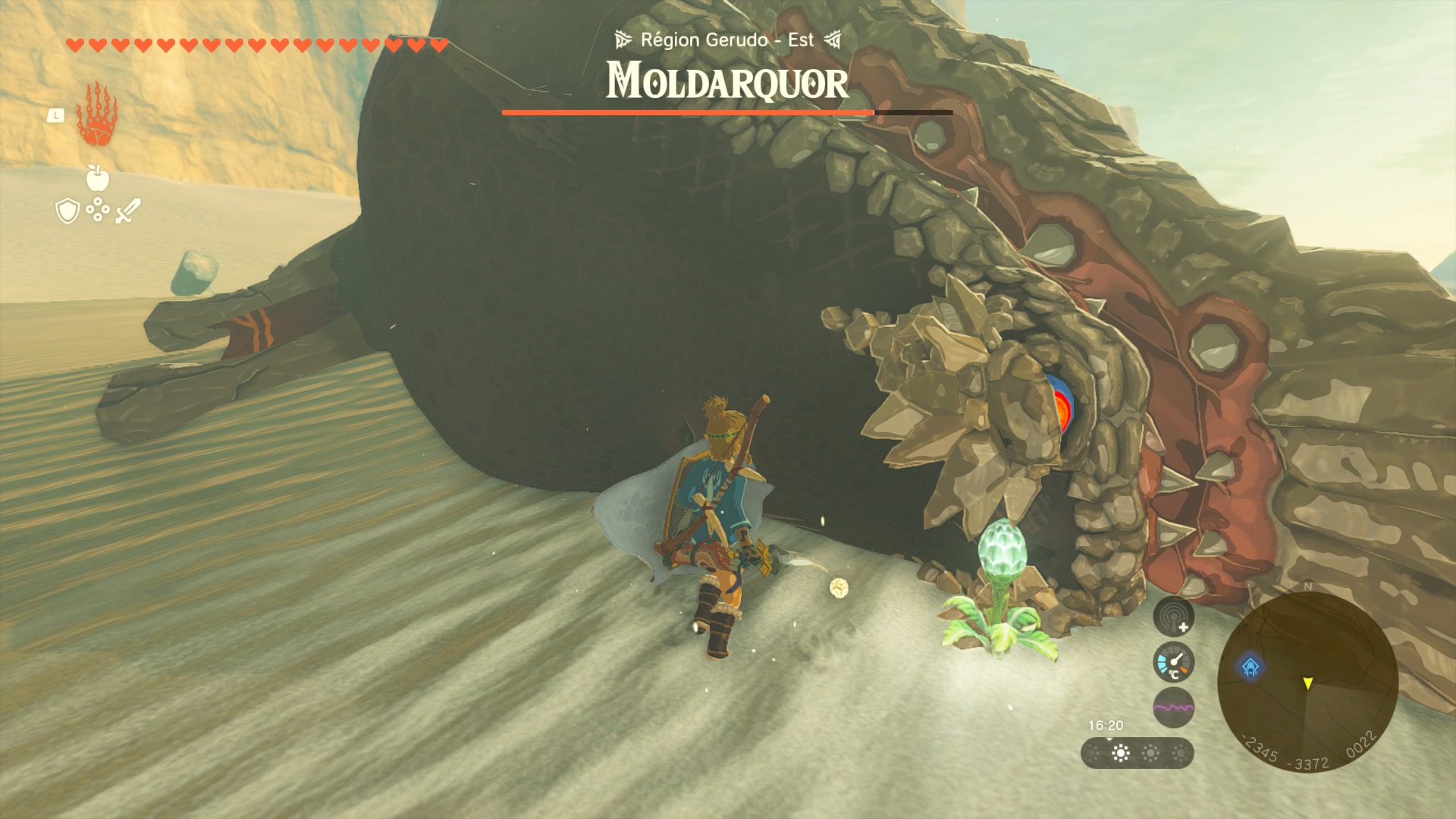Image resolution: width=1456 pixels, height=819 pixels.
Task: Select the blue shrine marker on minimap
Action: 1250,667
